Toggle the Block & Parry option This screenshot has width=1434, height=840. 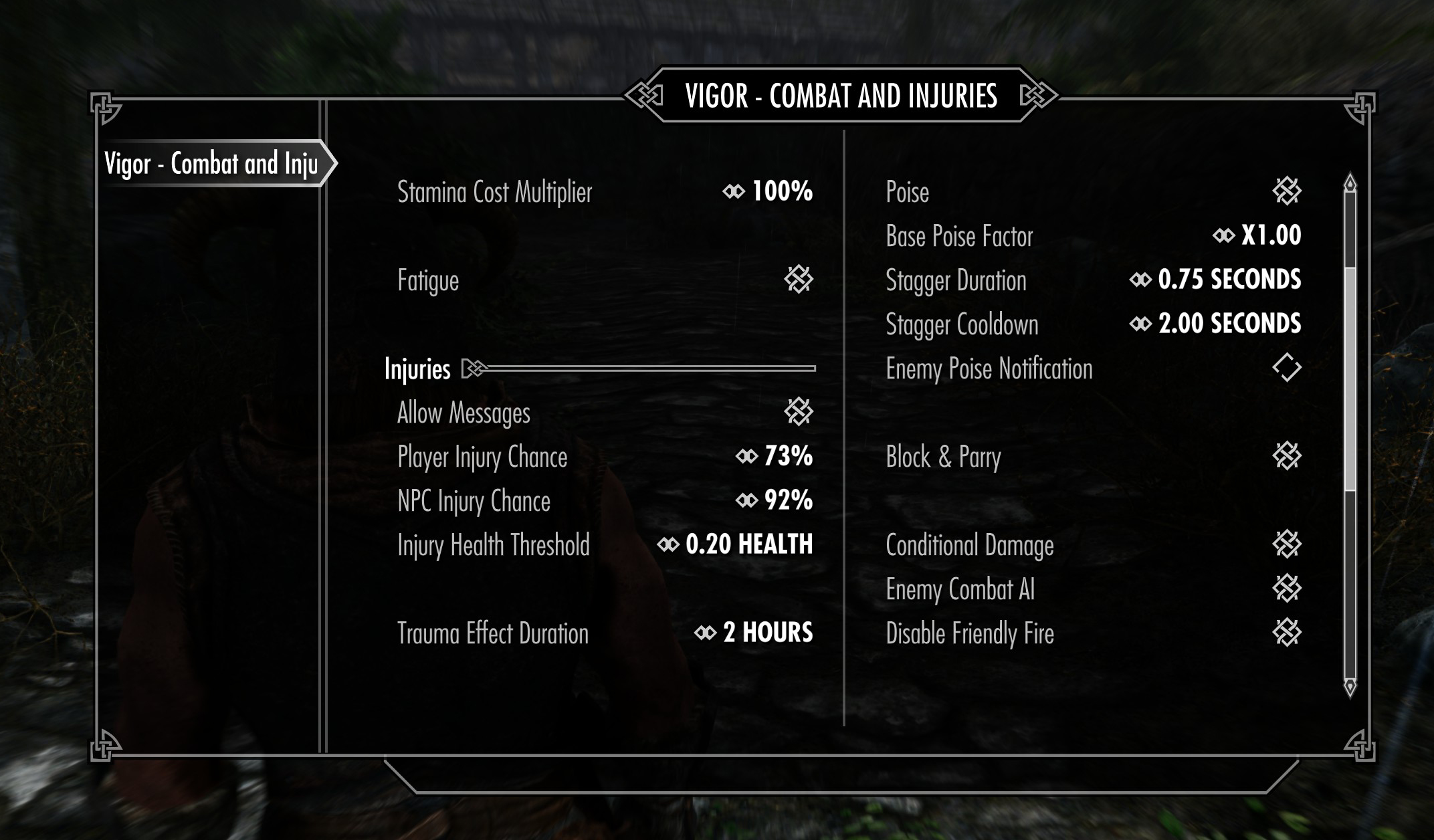1286,457
